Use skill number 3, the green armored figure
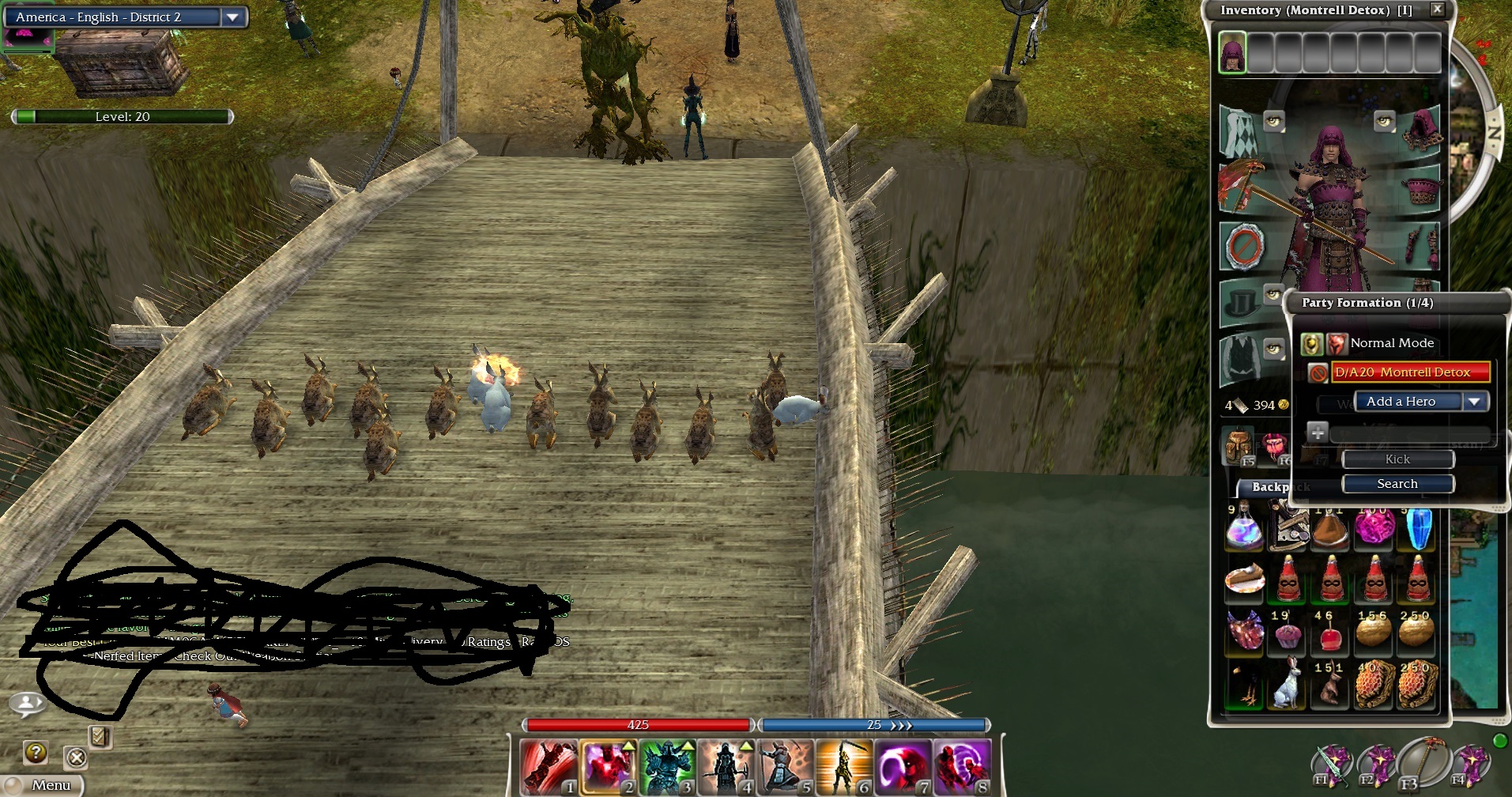 tap(666, 767)
